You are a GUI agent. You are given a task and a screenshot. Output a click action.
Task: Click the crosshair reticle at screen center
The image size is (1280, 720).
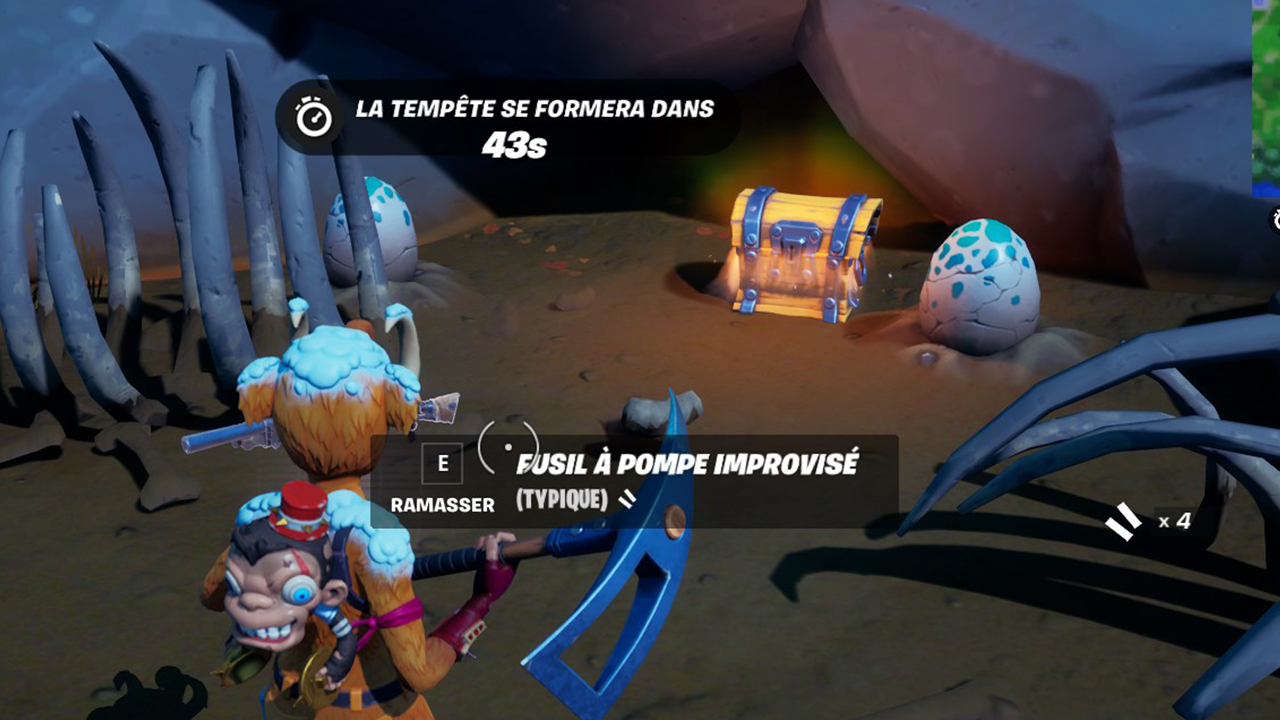tap(508, 447)
